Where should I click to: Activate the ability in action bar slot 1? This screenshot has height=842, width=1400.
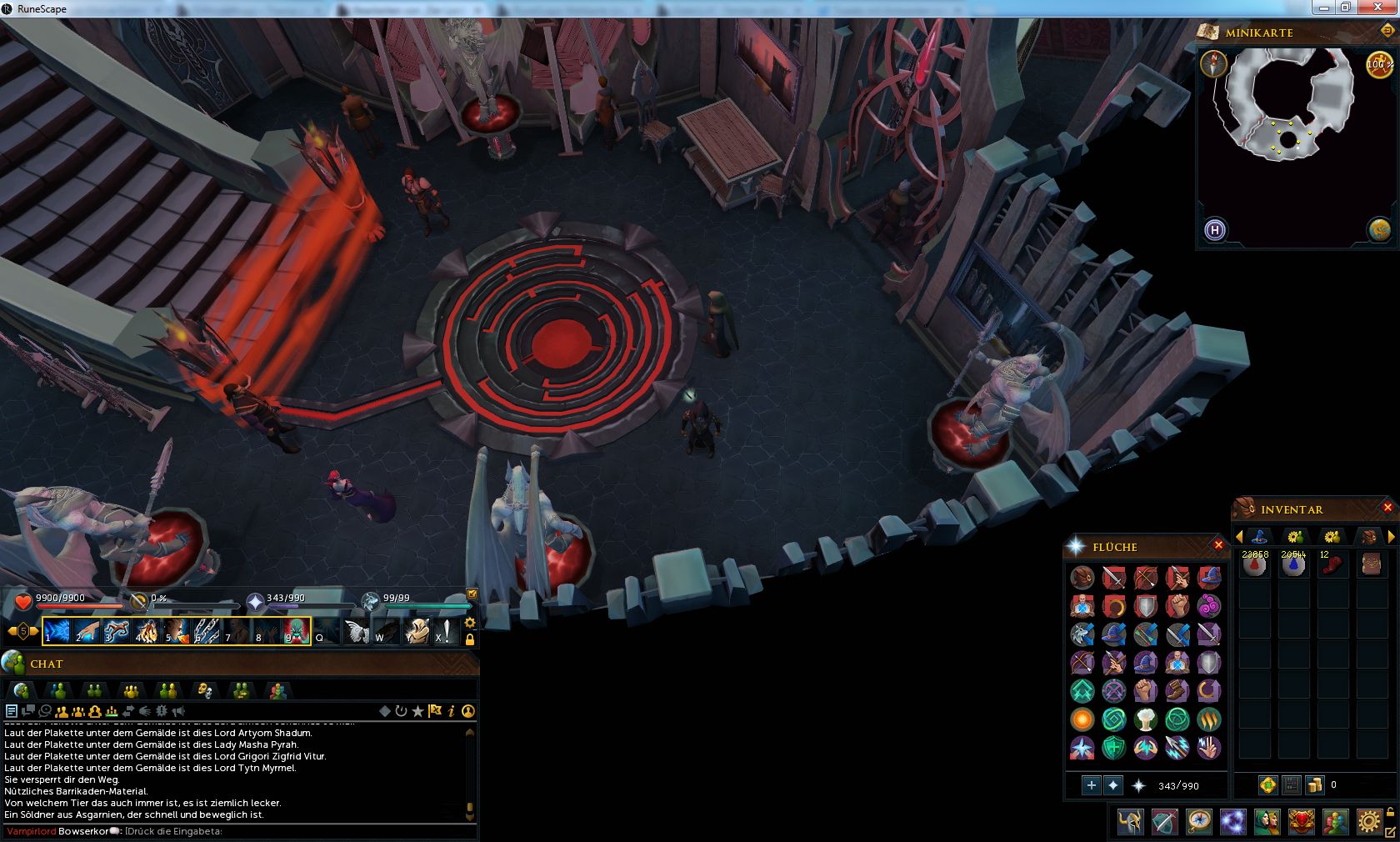click(x=56, y=631)
